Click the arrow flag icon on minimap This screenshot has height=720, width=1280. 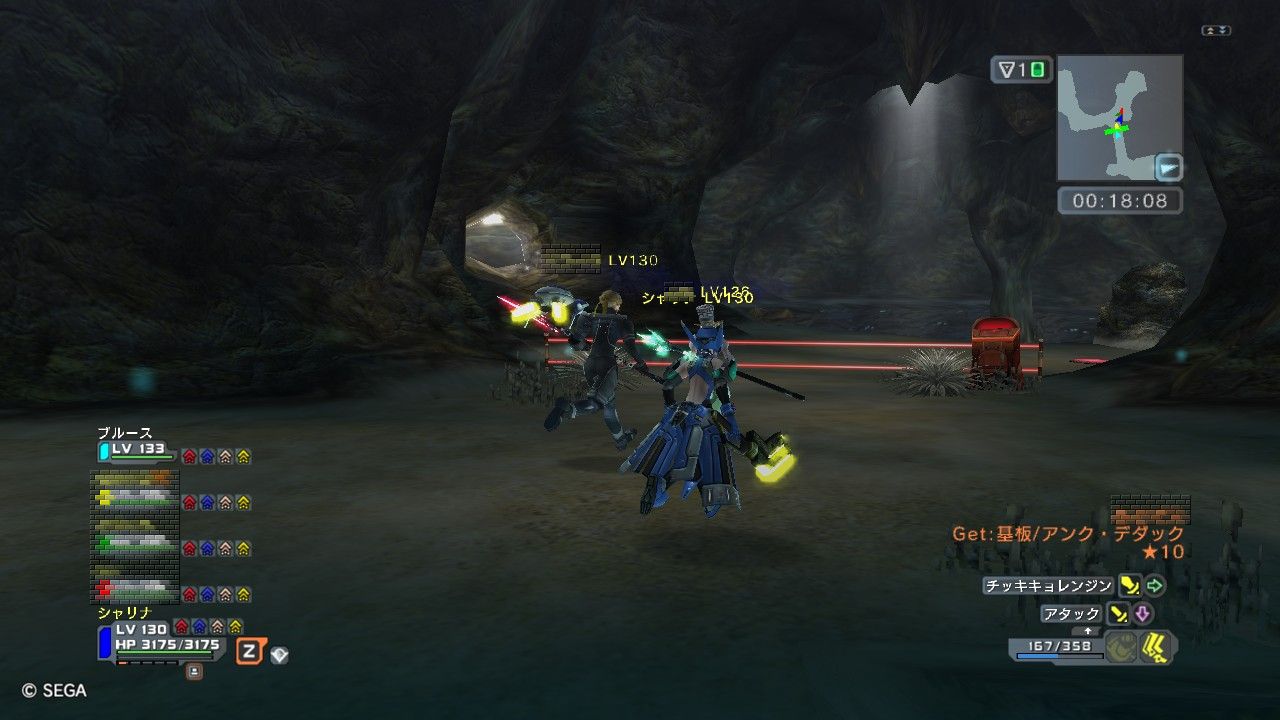coord(1168,166)
